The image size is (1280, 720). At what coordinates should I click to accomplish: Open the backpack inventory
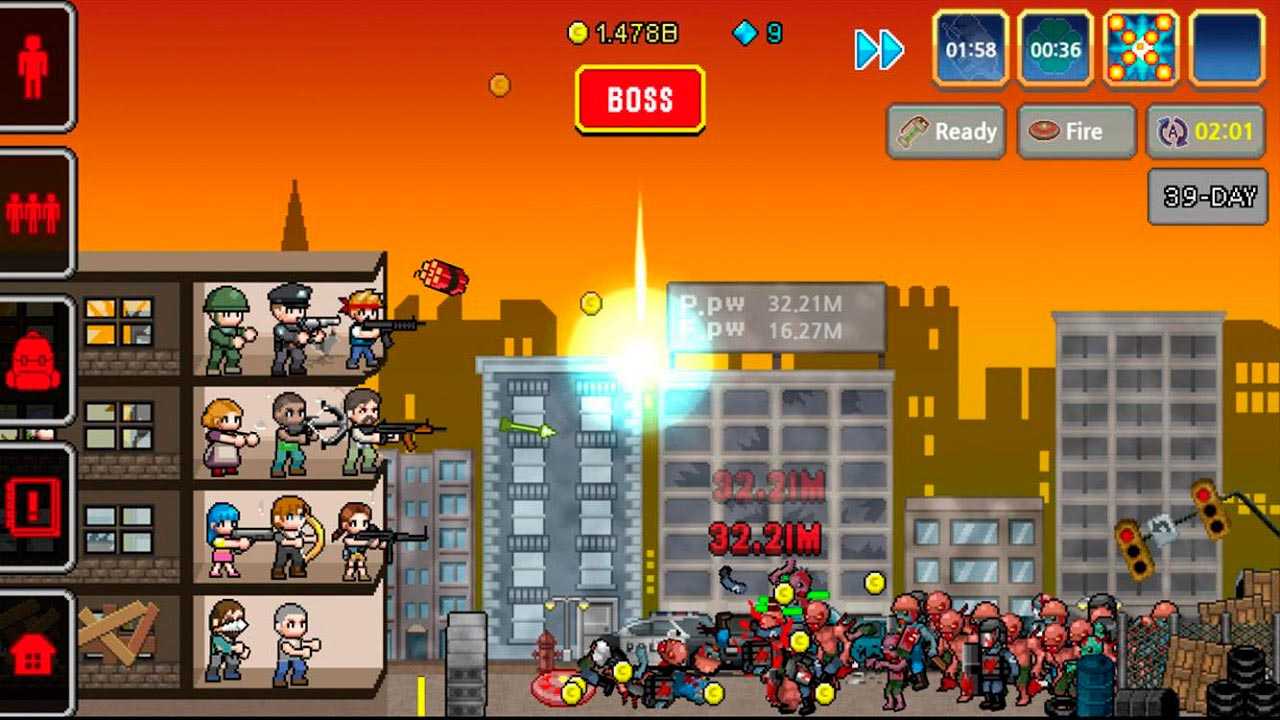click(x=35, y=360)
